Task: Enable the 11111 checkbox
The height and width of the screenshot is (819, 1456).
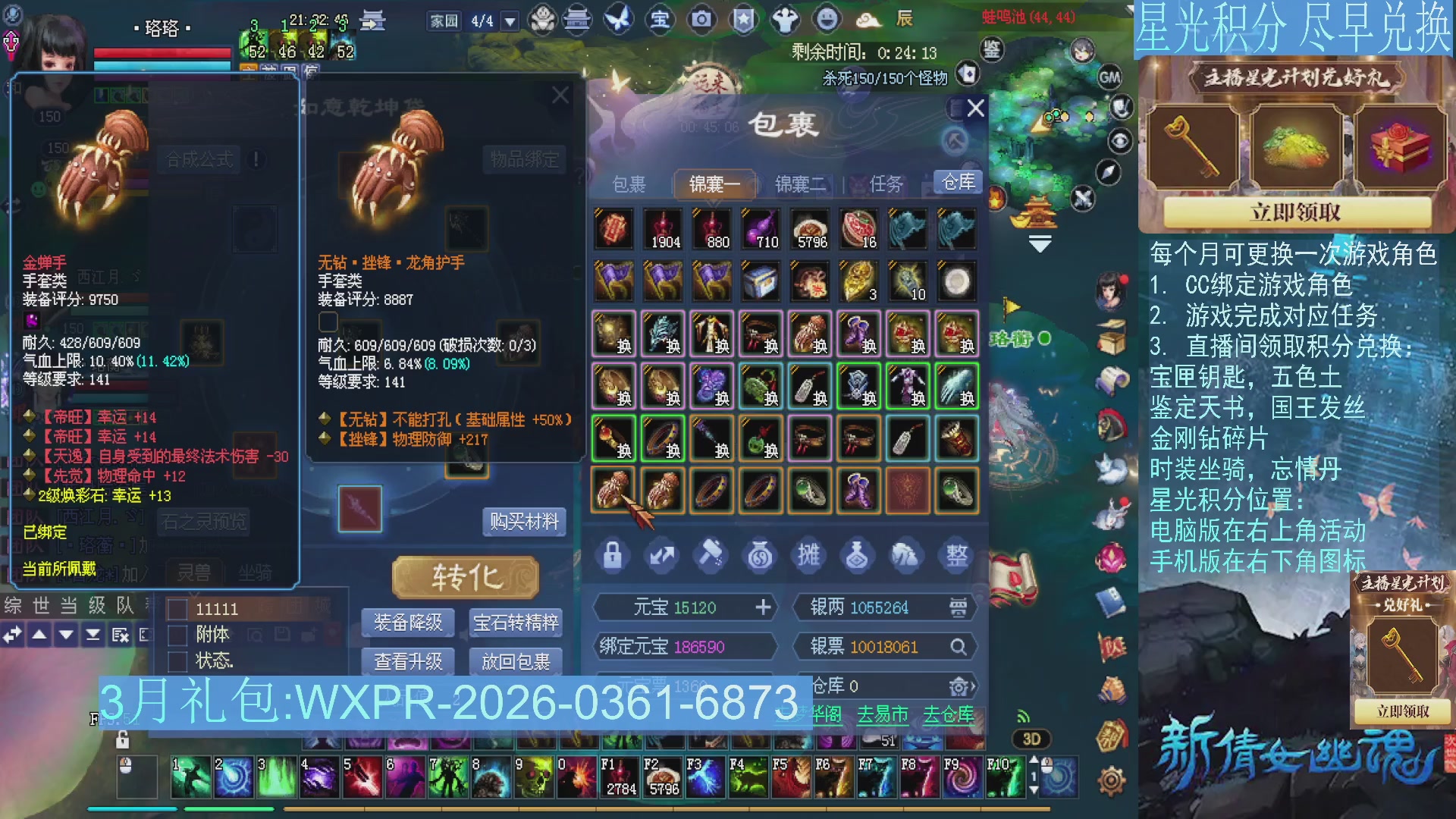Action: pyautogui.click(x=179, y=608)
